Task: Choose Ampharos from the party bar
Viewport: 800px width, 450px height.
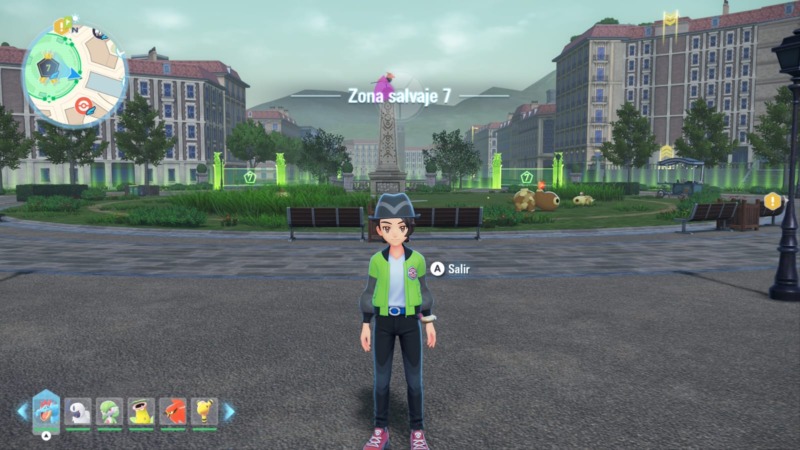Action: point(204,411)
